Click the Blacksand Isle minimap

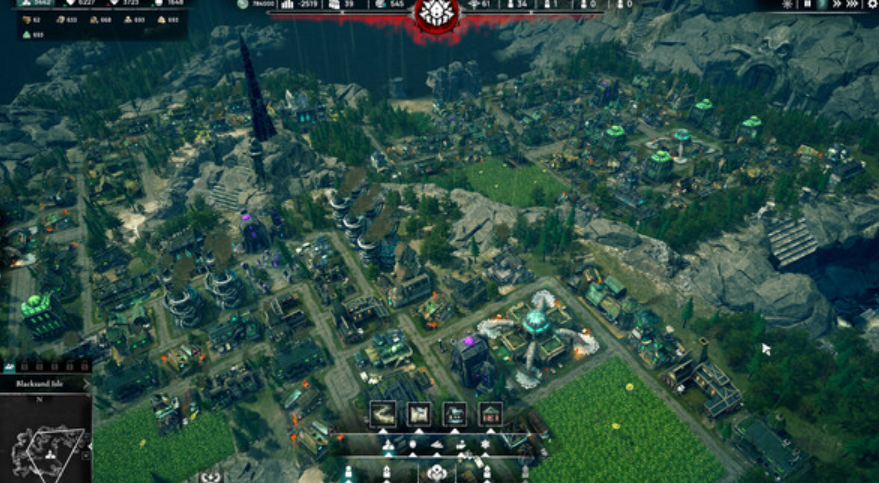tap(46, 440)
